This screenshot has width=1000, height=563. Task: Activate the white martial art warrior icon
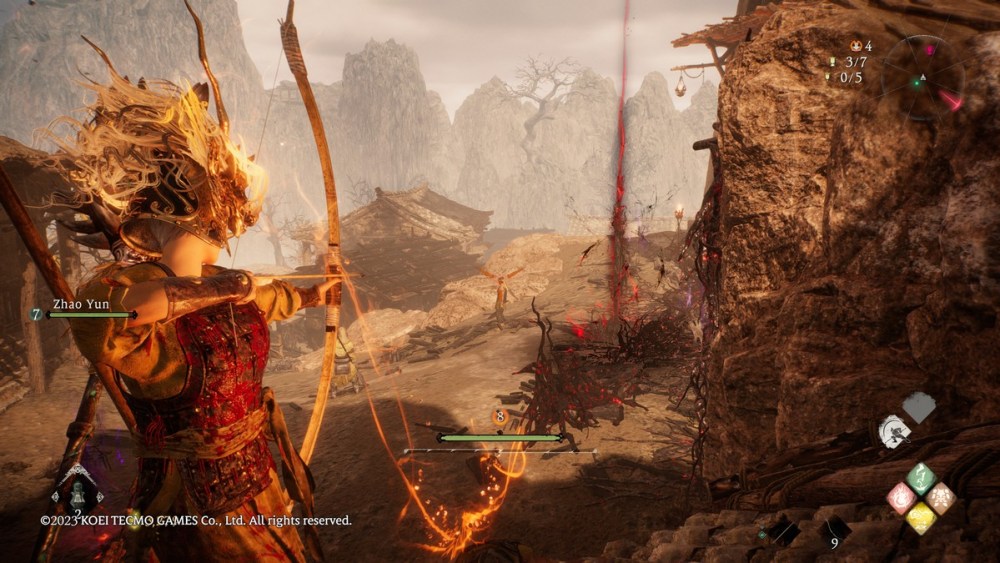pyautogui.click(x=893, y=432)
